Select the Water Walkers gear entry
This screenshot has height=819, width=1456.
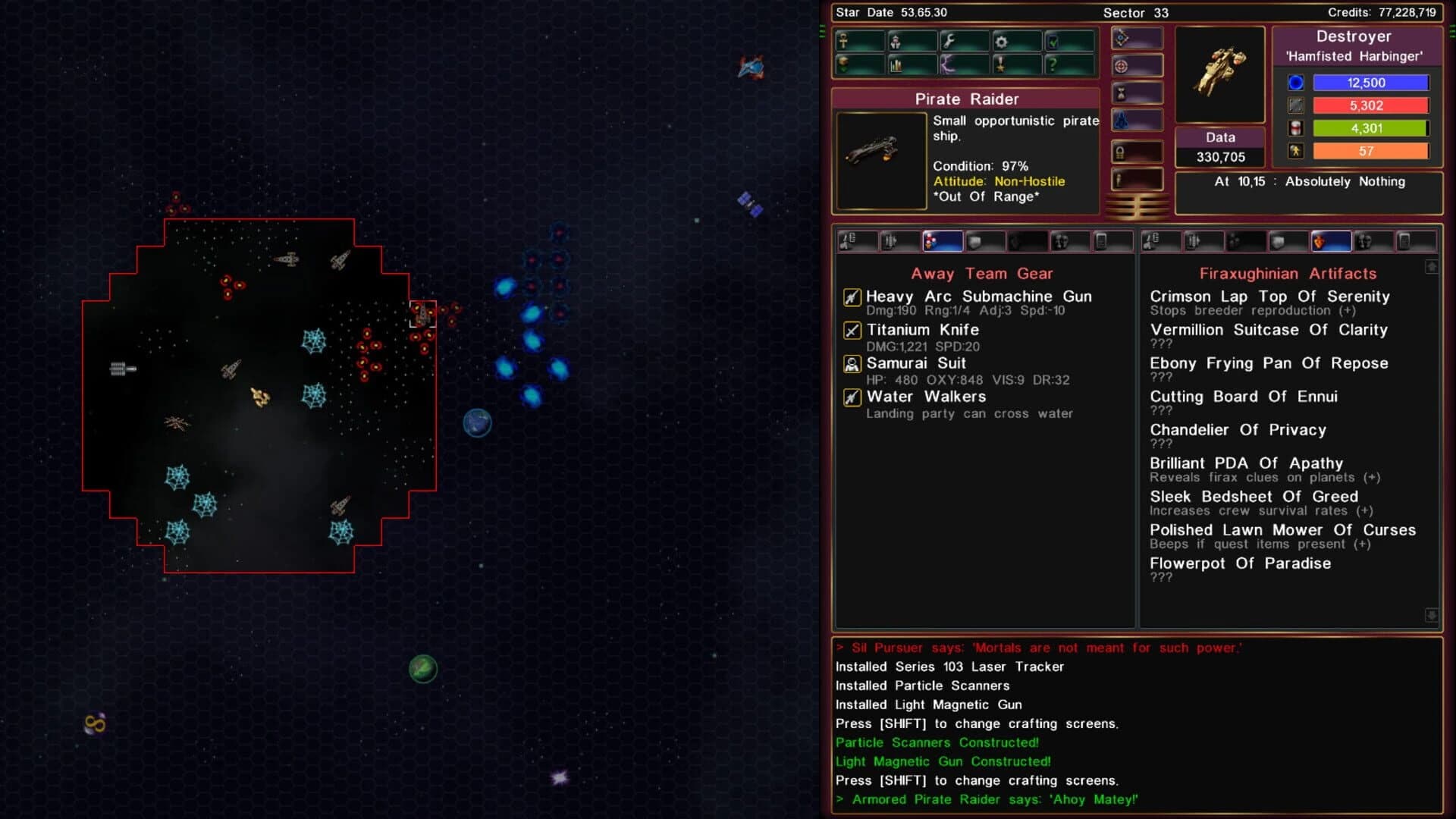925,397
